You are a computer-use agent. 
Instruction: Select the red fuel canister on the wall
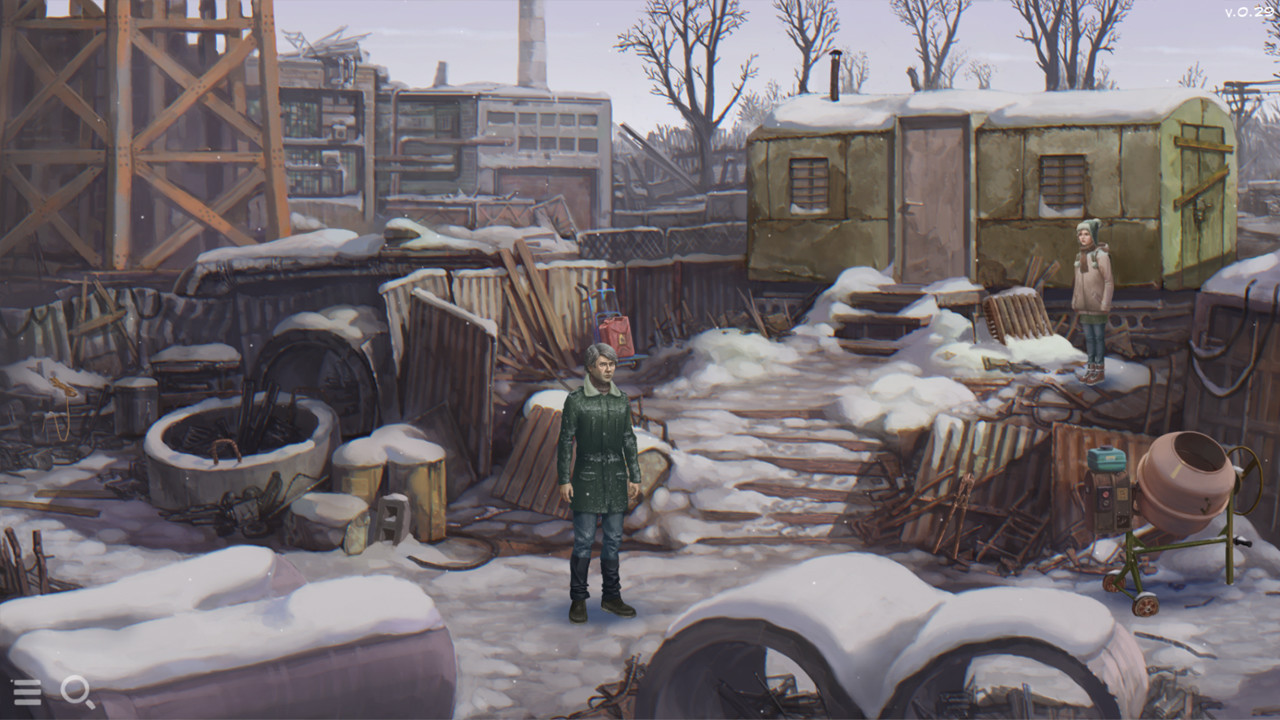click(x=616, y=334)
